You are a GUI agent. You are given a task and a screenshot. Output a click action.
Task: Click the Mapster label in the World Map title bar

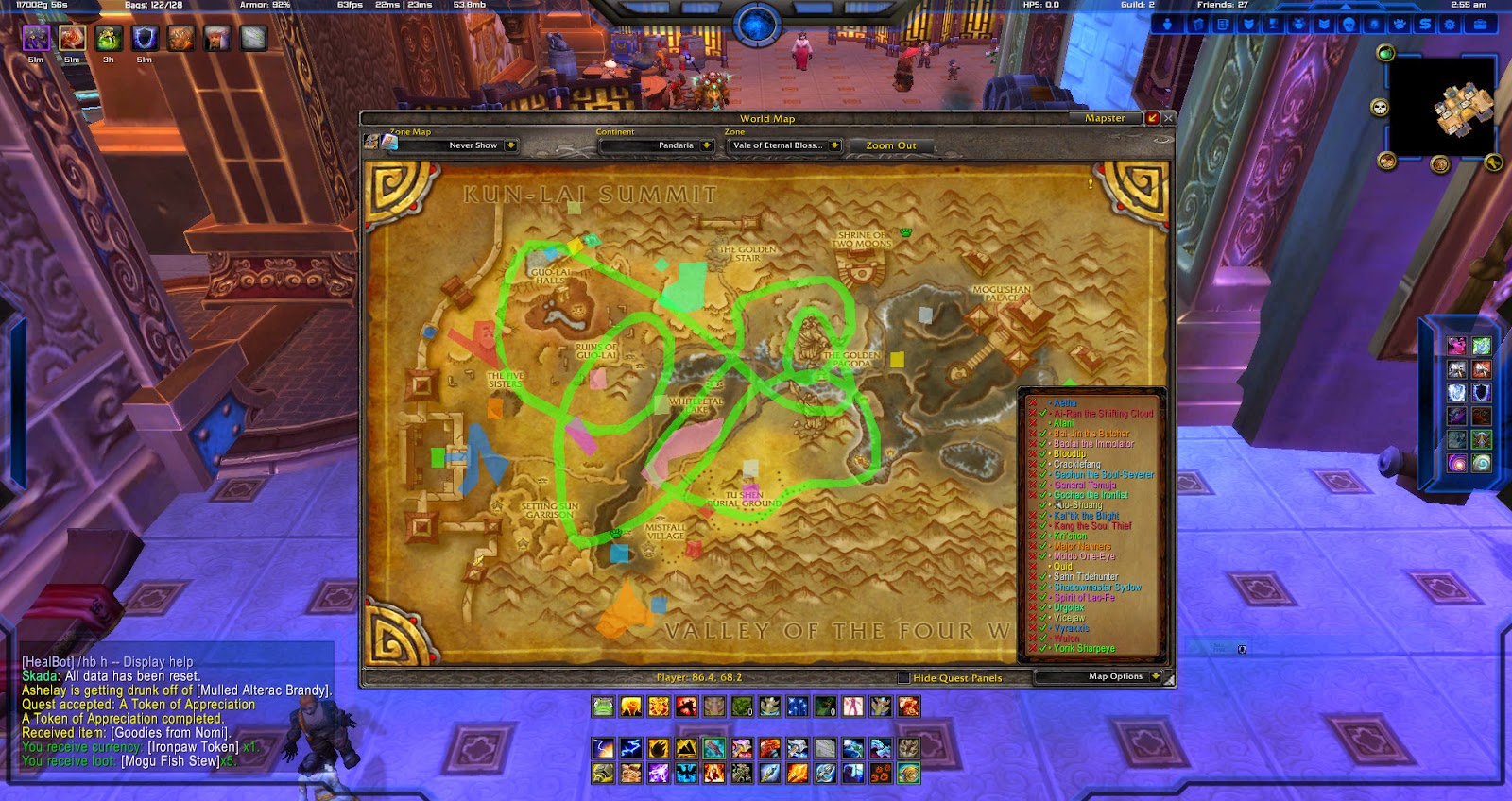pos(1104,118)
